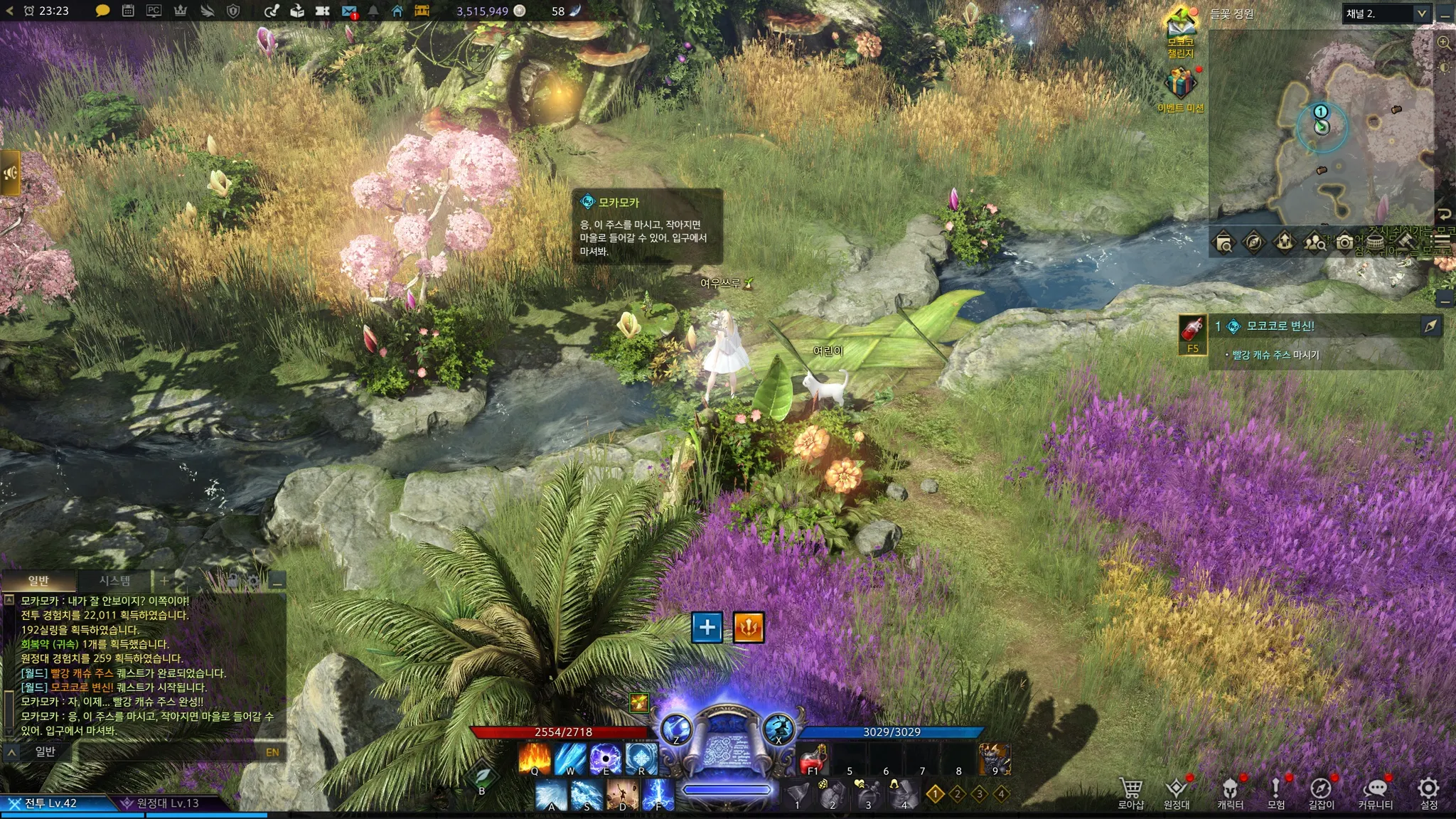The height and width of the screenshot is (819, 1456).
Task: Click the blue plus buff icon
Action: [707, 627]
